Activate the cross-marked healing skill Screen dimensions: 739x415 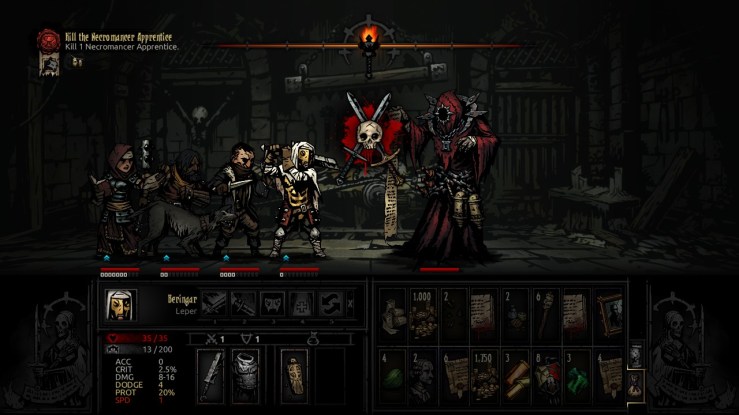click(301, 302)
